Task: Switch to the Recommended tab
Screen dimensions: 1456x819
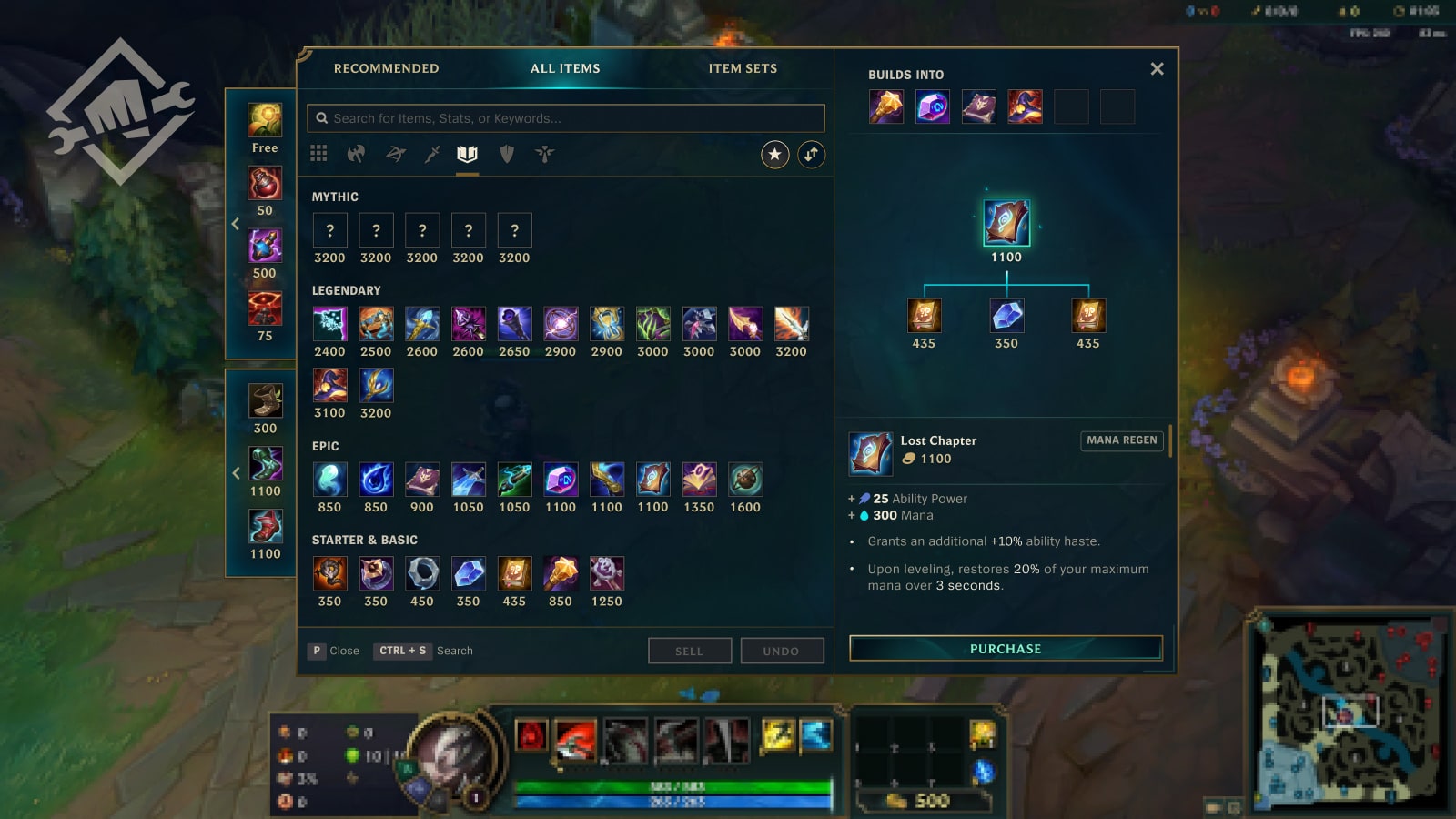Action: [x=387, y=67]
